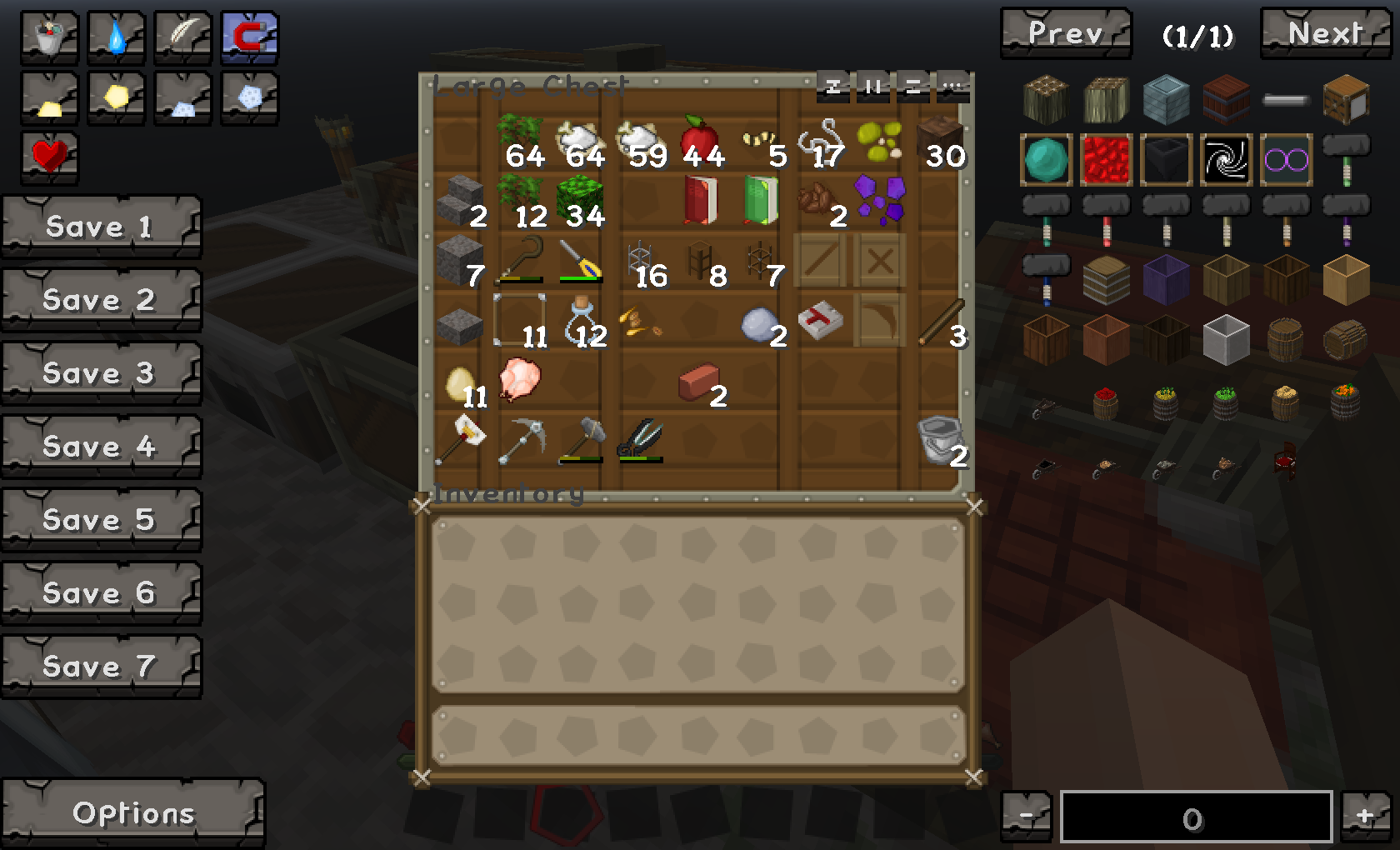Pick up the raw chicken item

pyautogui.click(x=520, y=380)
